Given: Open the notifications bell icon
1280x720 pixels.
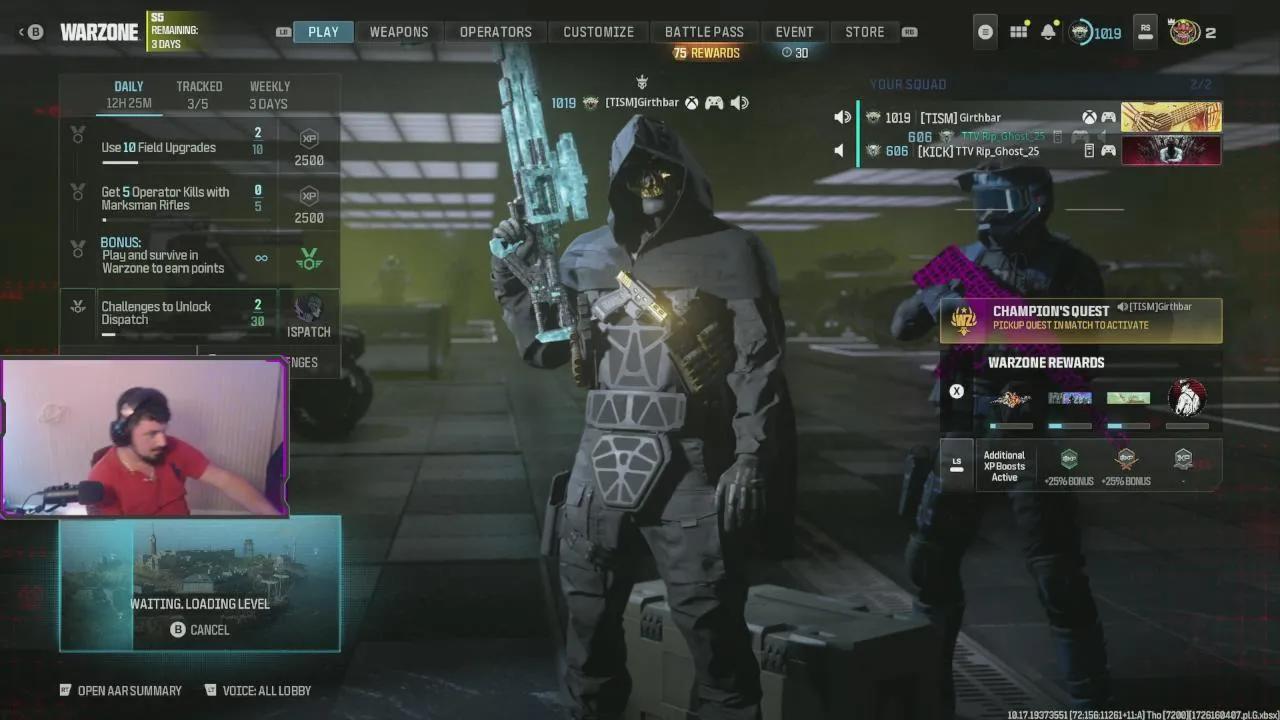Looking at the screenshot, I should (x=1047, y=31).
